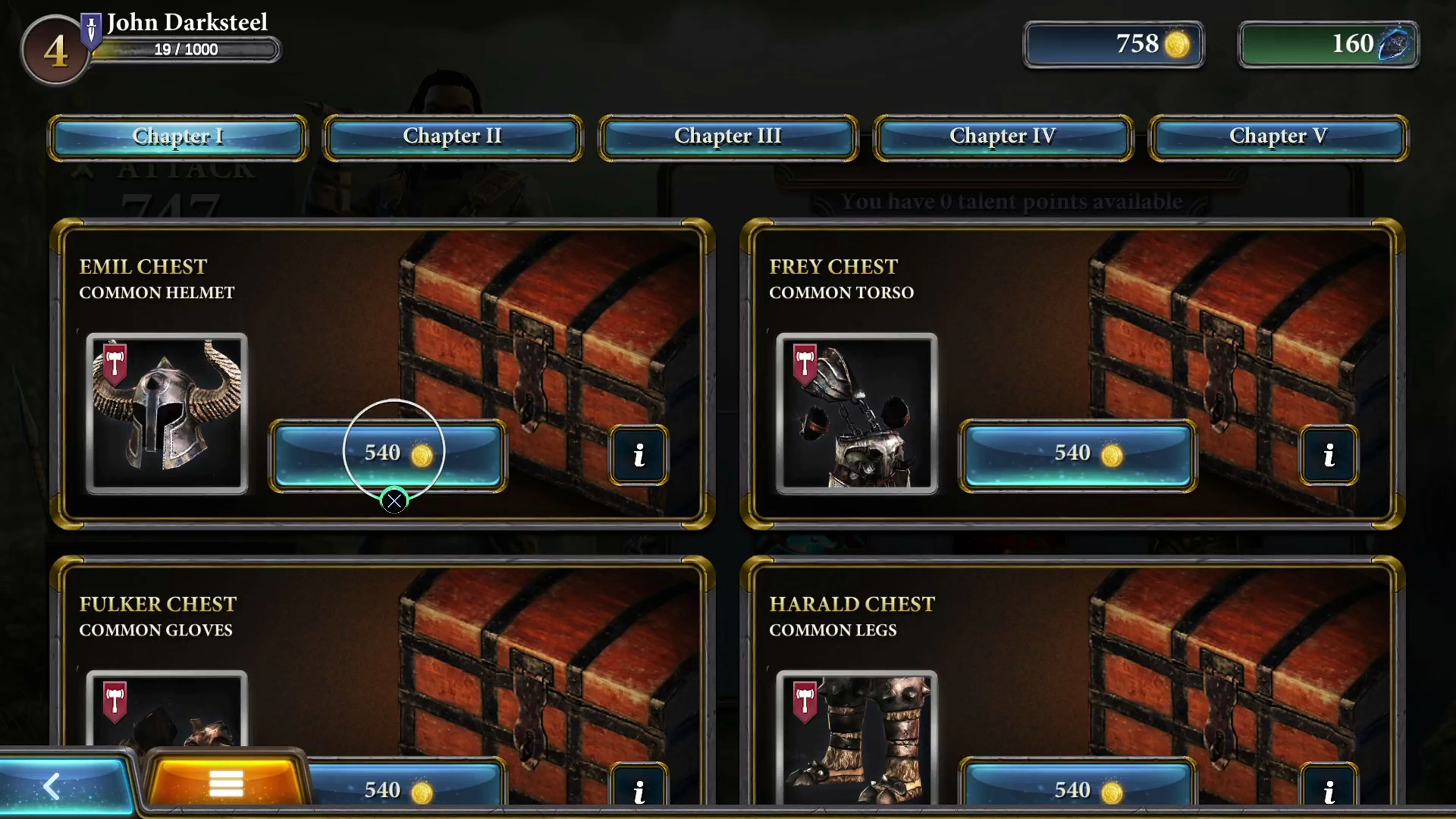Switch to the Chapter II tab
This screenshot has height=819, width=1456.
(452, 136)
